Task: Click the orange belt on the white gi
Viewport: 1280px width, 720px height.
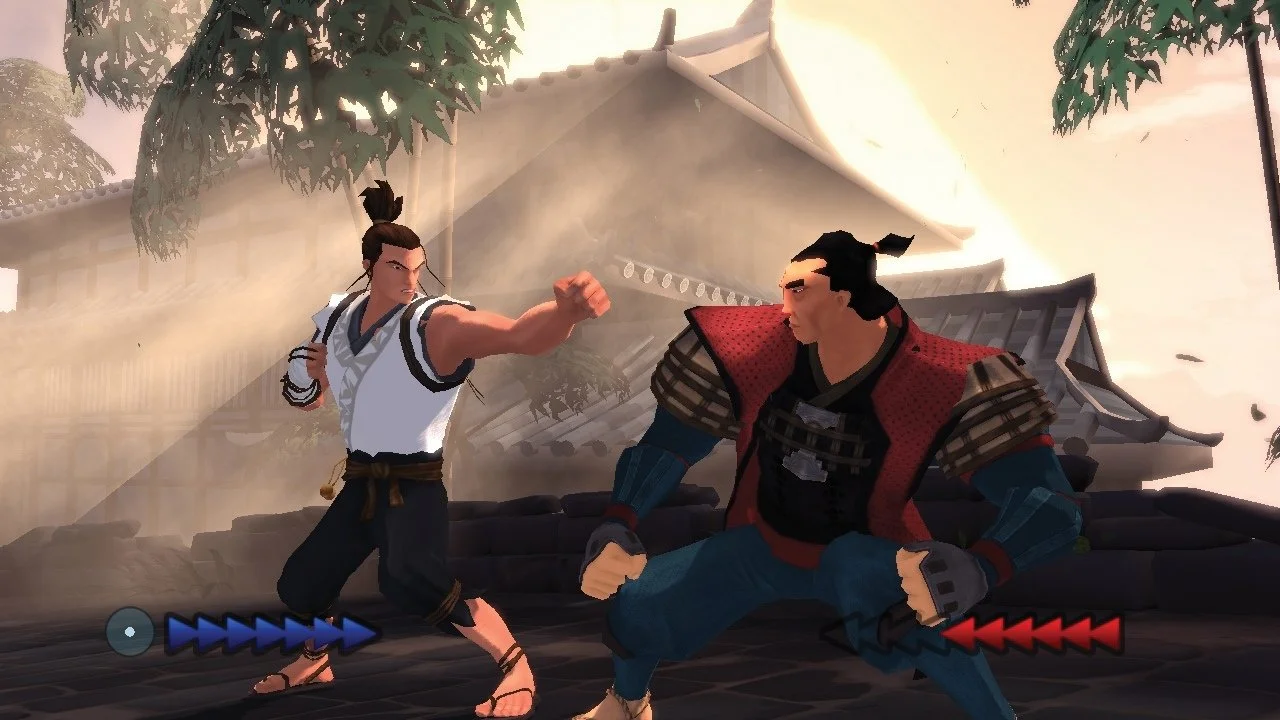Action: point(380,470)
